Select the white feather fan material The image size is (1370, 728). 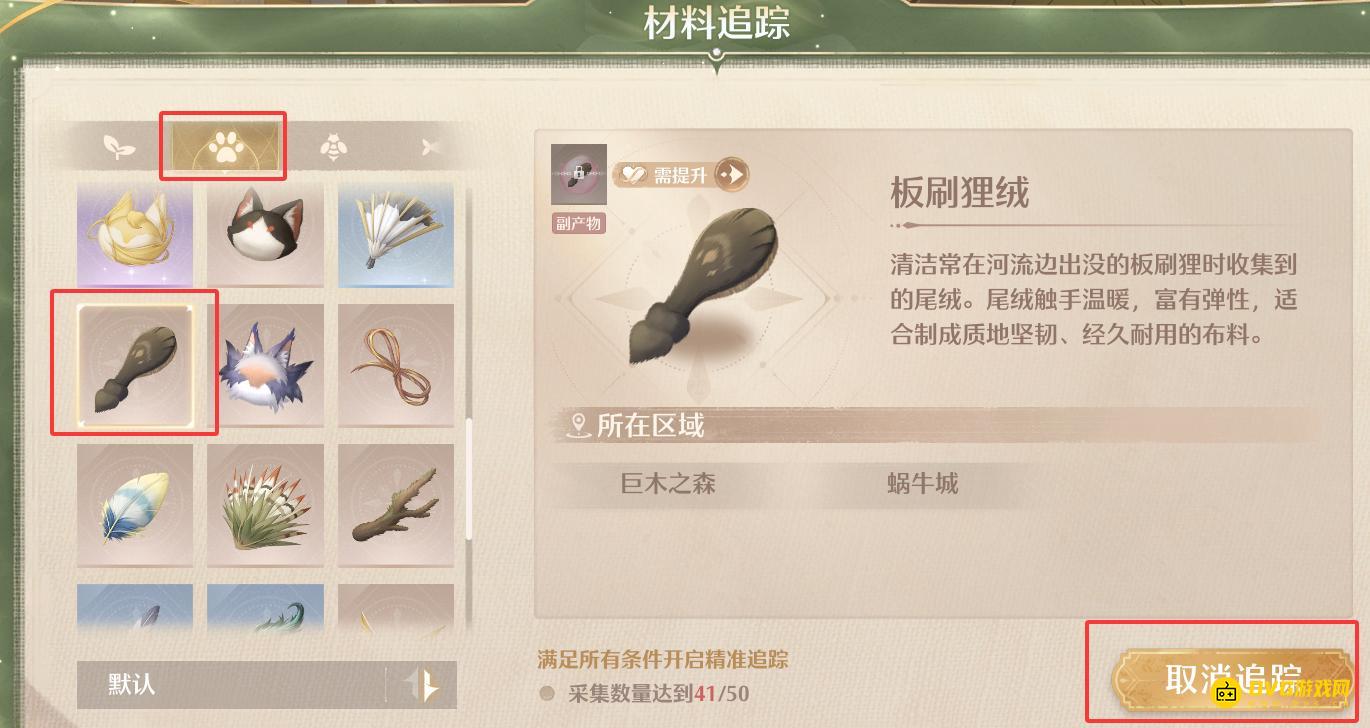396,234
